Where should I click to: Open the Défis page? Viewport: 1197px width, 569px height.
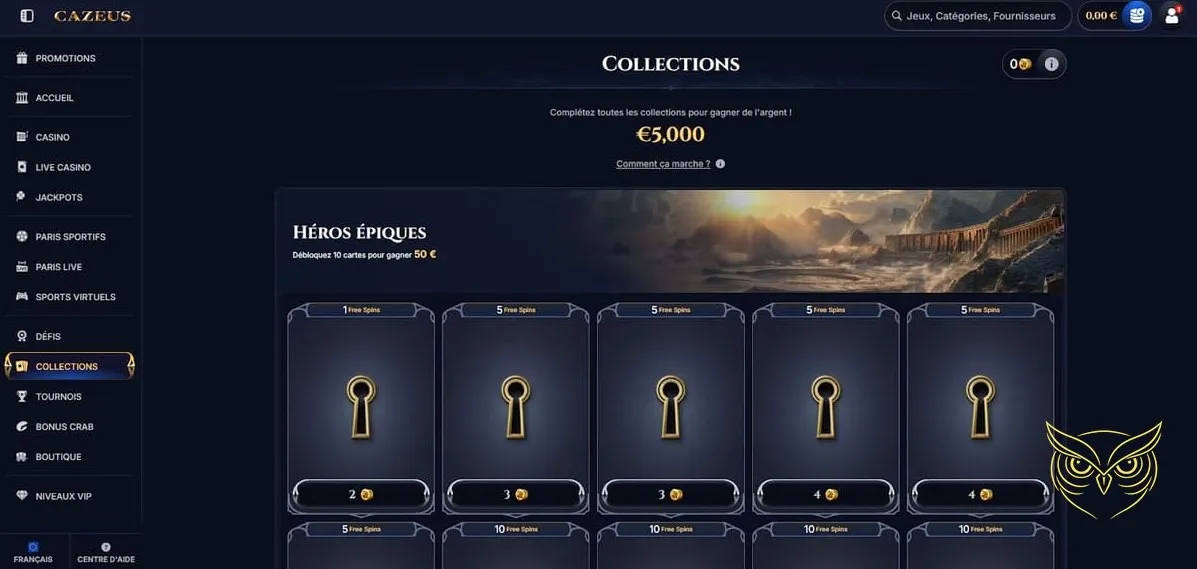pyautogui.click(x=48, y=336)
